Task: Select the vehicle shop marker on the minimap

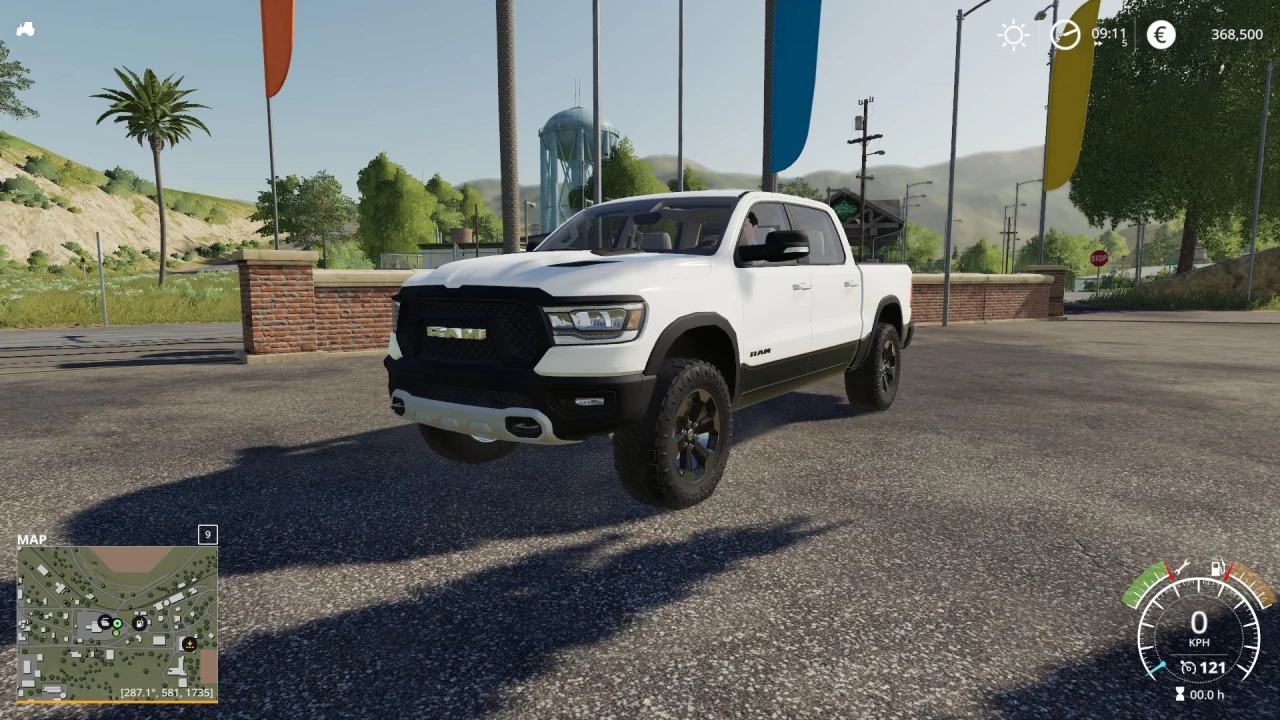Action: pyautogui.click(x=105, y=622)
